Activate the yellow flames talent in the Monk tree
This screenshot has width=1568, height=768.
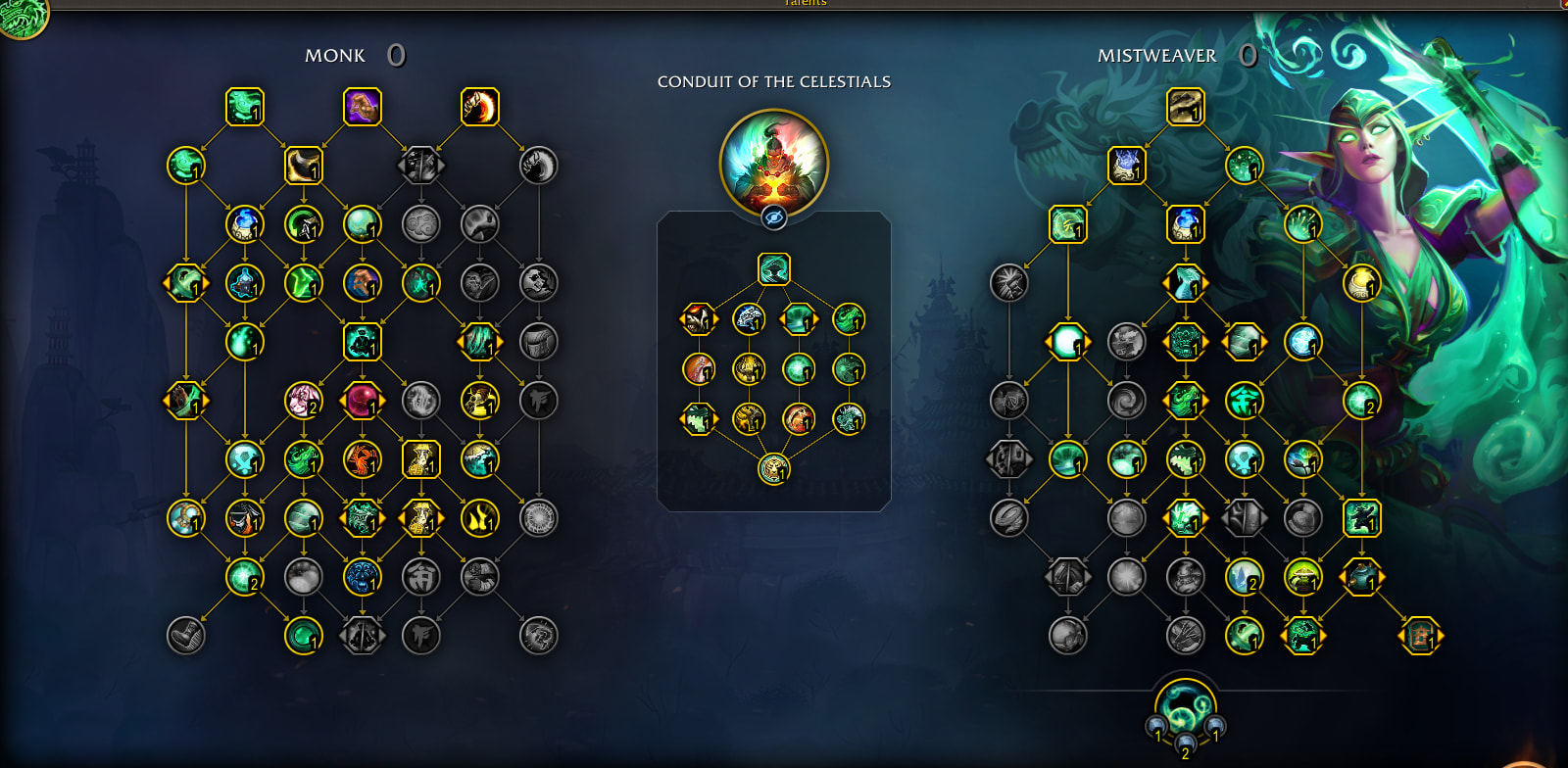coord(479,518)
